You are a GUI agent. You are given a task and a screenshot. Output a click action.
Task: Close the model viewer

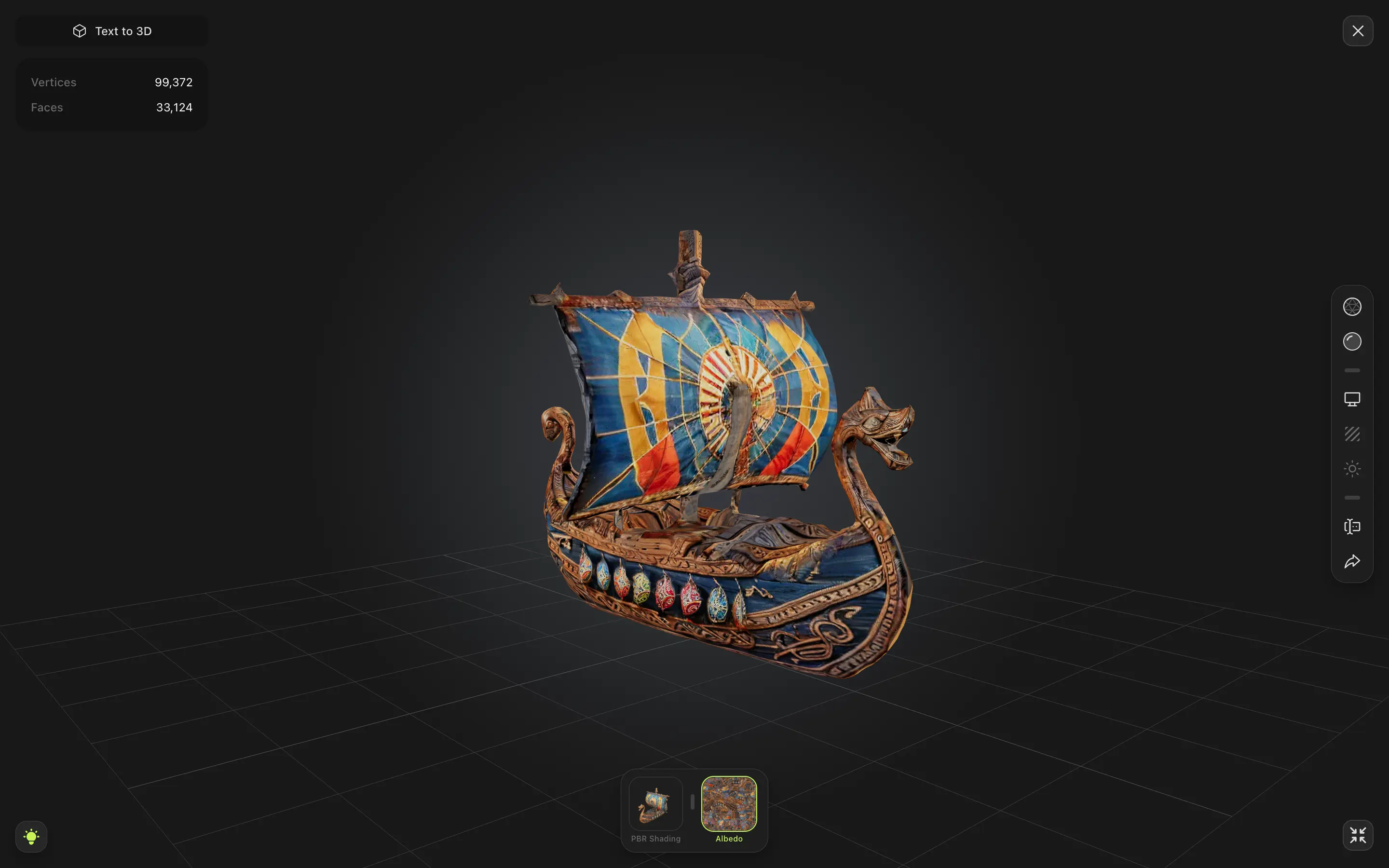click(1358, 30)
